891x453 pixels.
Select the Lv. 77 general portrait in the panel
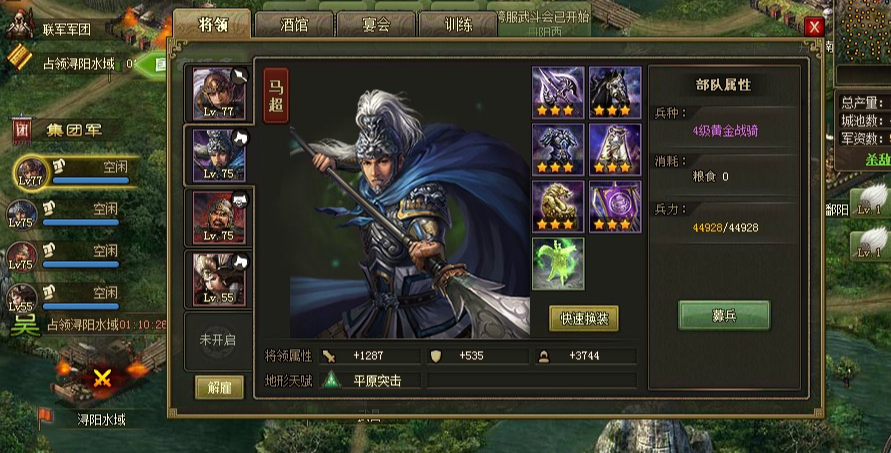point(219,93)
